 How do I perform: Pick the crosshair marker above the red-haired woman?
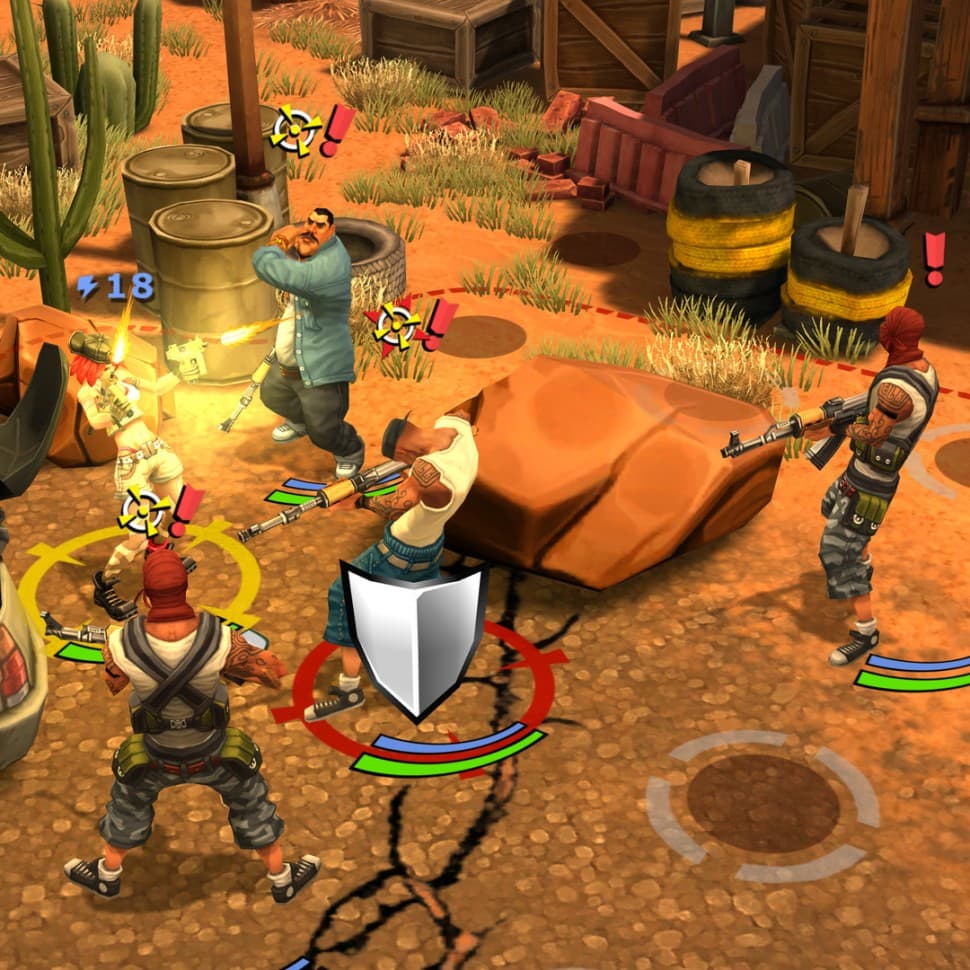[145, 512]
